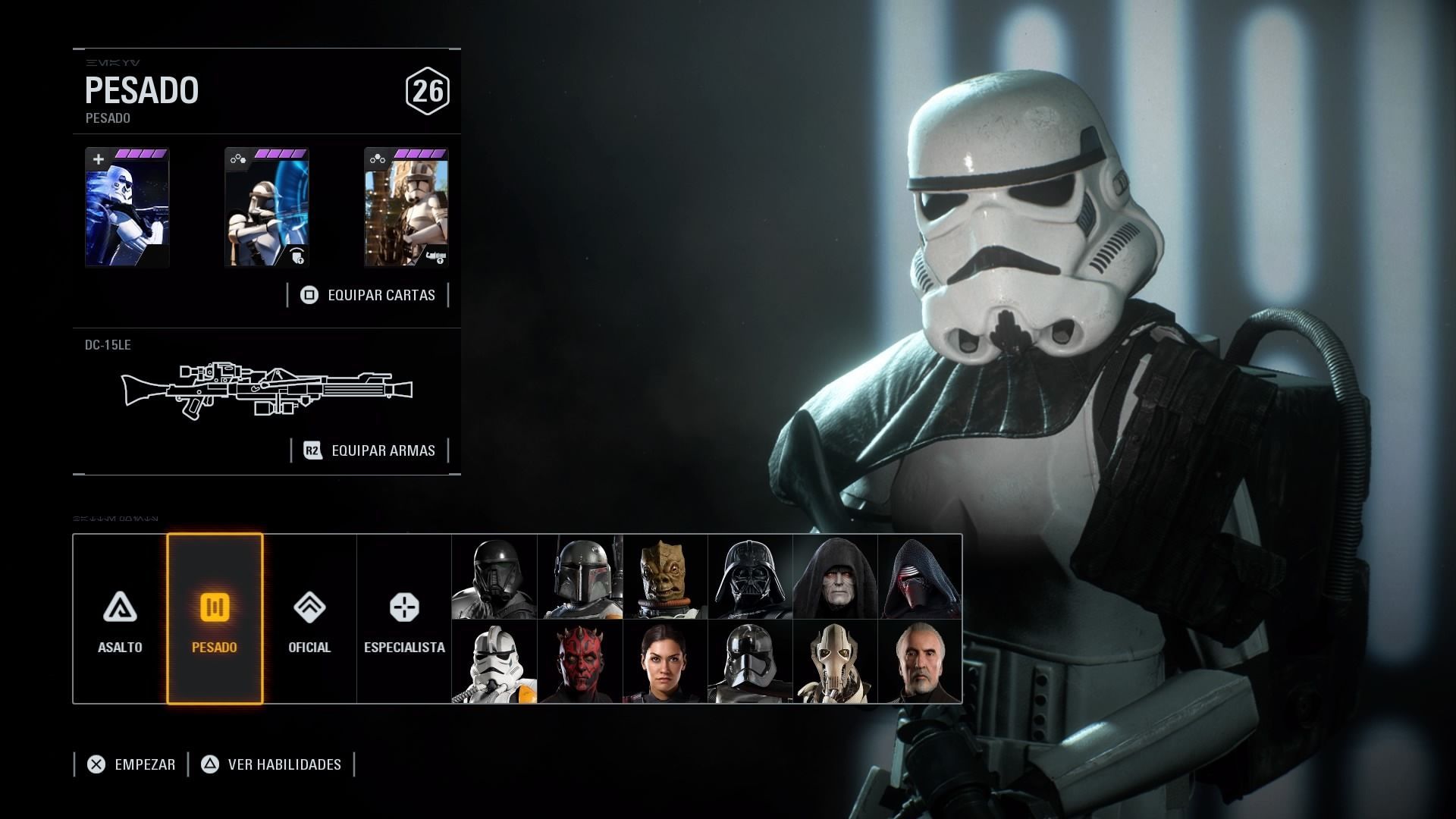Switch to the Oficial class
Image resolution: width=1456 pixels, height=819 pixels.
point(309,619)
